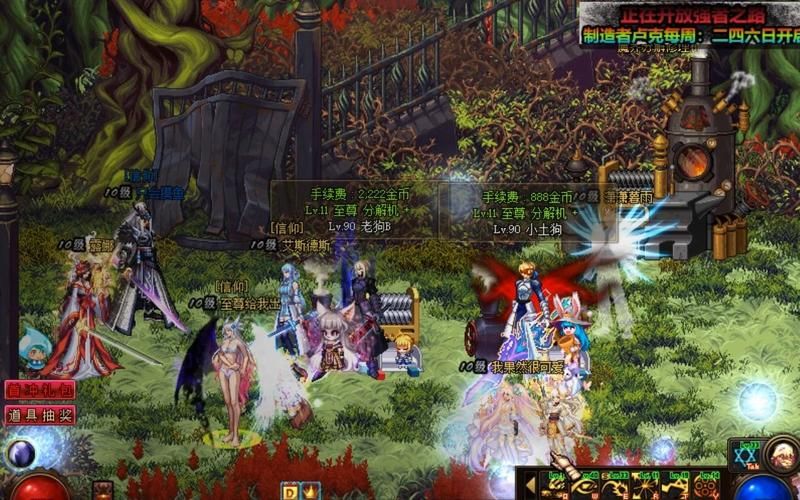Click the purple orb above the health globe

(20, 454)
